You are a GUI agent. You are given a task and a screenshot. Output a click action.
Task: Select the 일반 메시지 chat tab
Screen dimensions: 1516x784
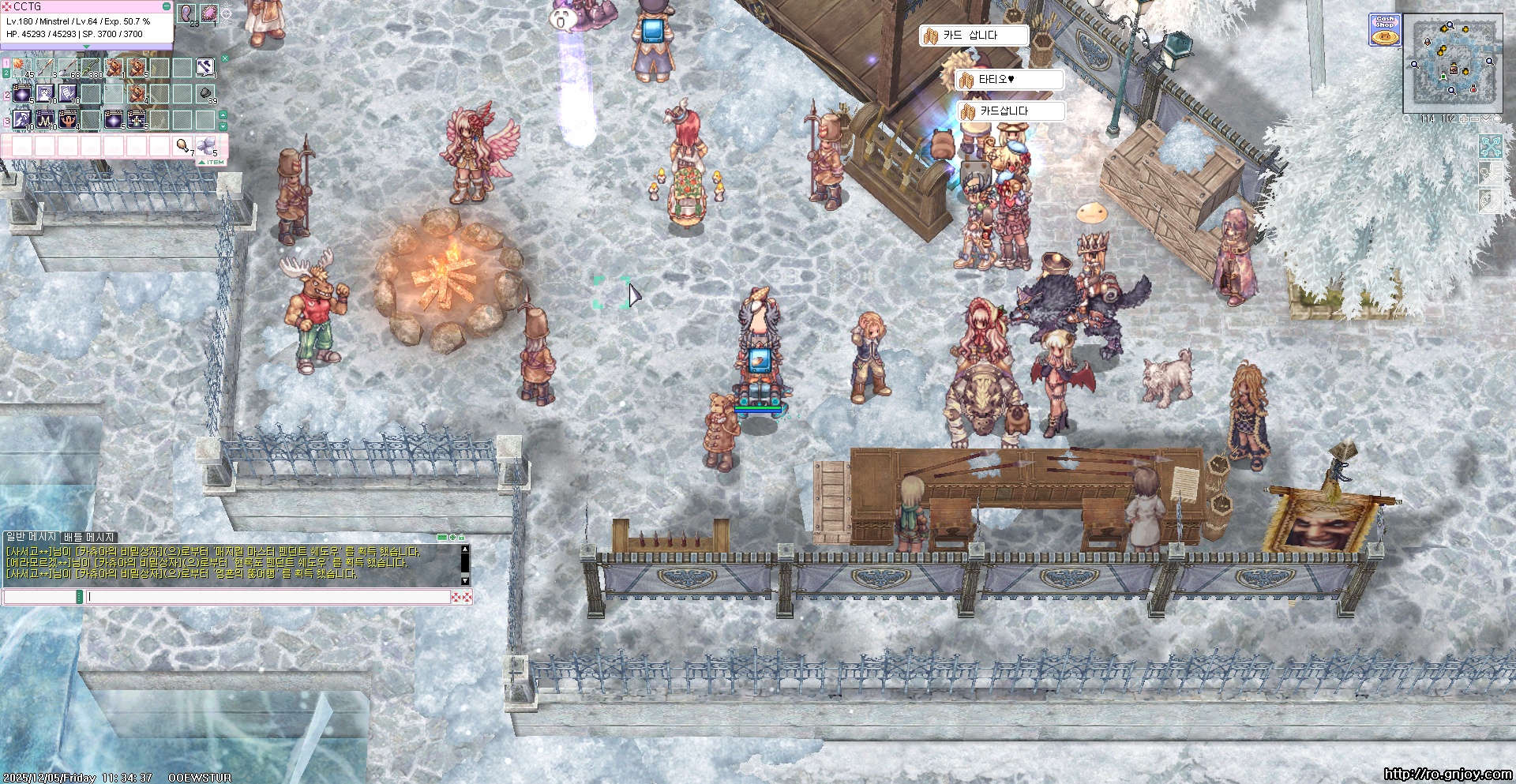32,537
